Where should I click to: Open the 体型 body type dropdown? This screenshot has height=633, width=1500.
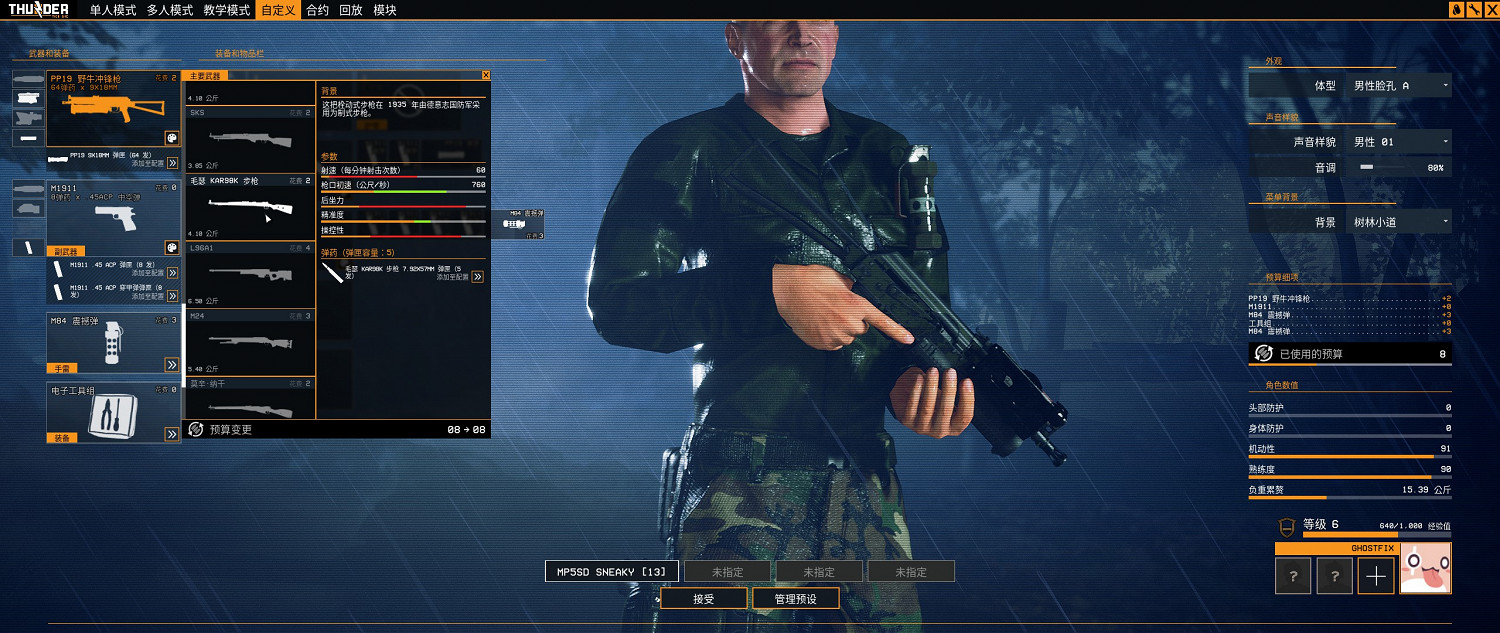[1399, 86]
